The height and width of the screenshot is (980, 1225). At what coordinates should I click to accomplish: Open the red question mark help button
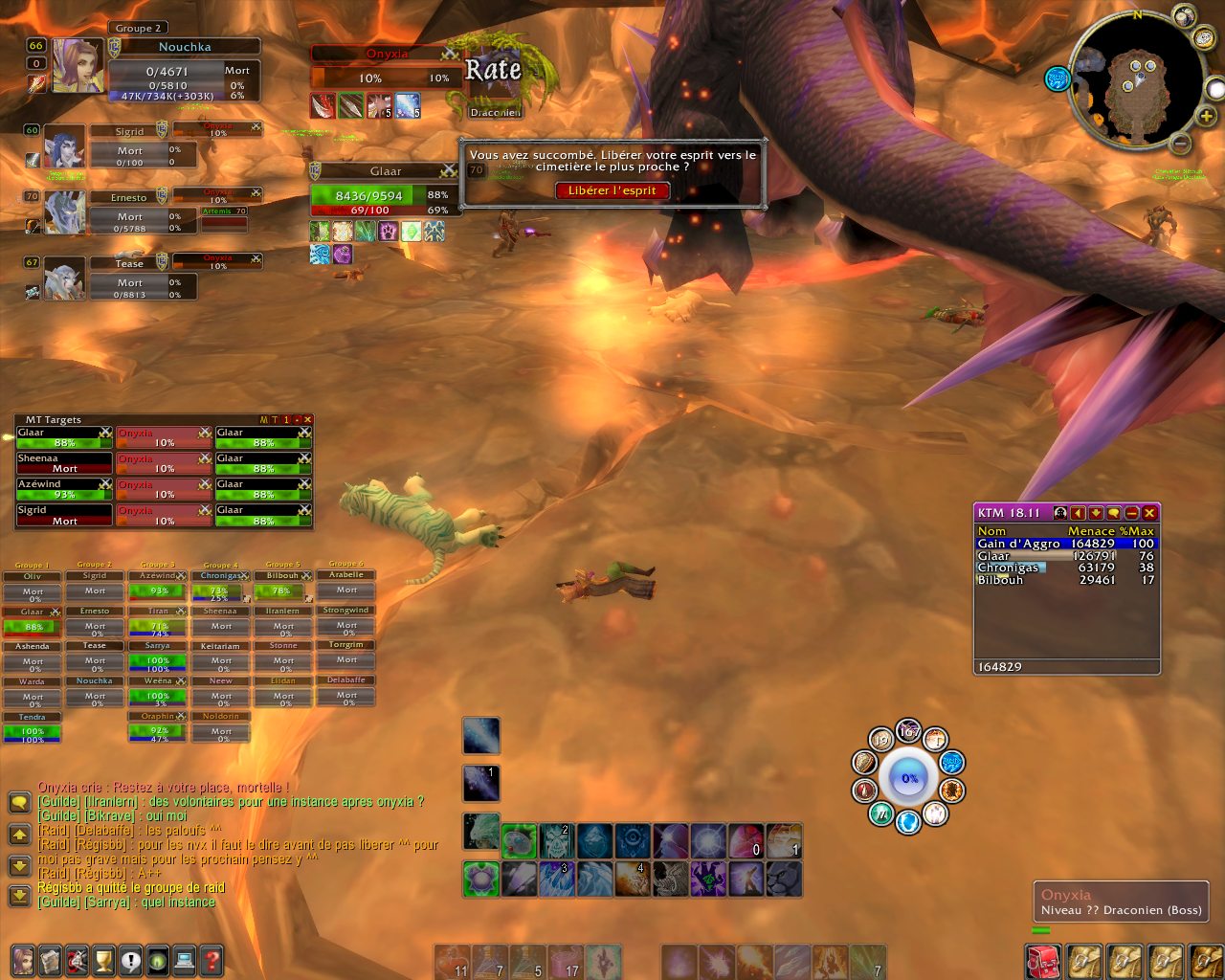212,959
